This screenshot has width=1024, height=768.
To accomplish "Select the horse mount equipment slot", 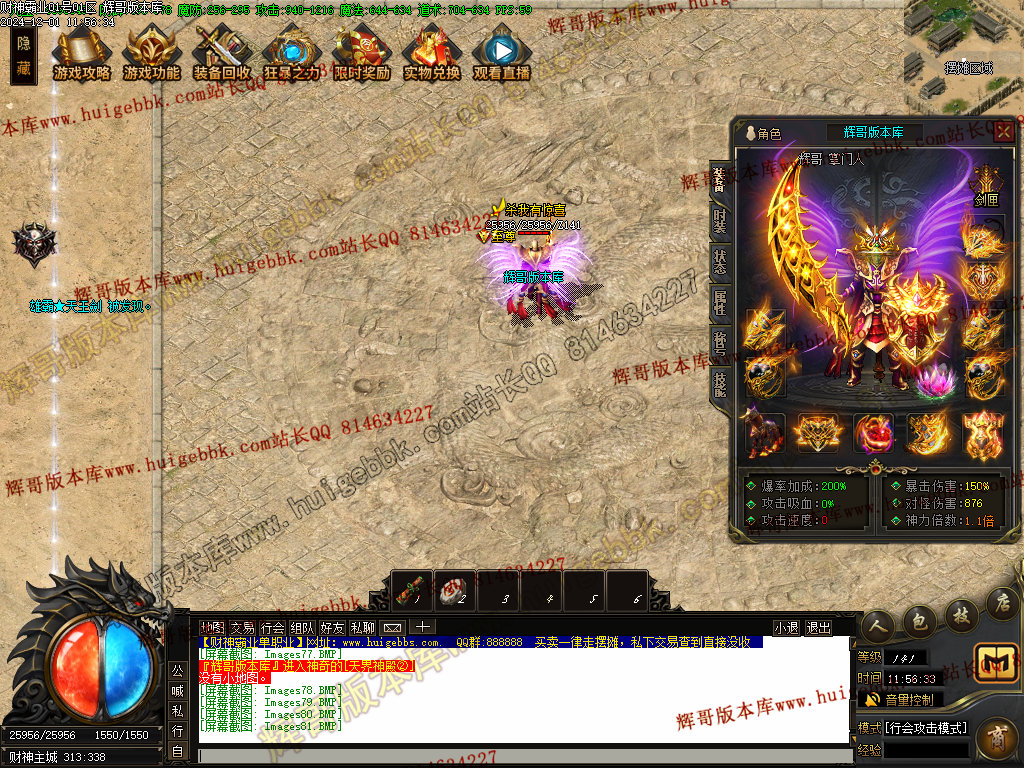I will click(x=763, y=434).
